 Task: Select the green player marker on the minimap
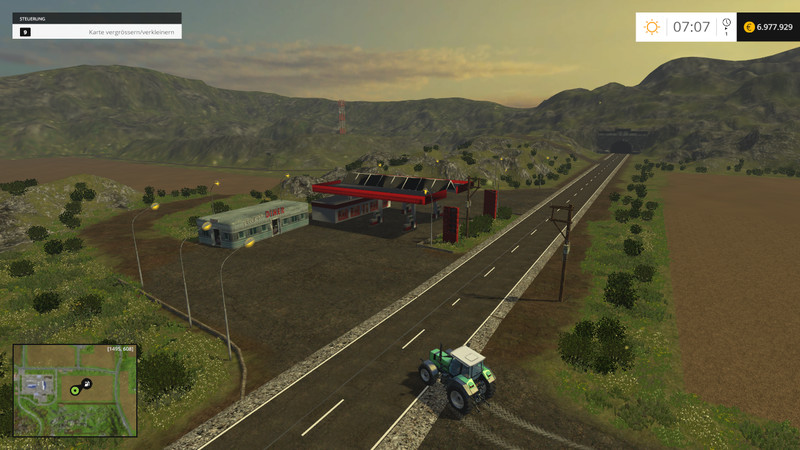click(75, 390)
